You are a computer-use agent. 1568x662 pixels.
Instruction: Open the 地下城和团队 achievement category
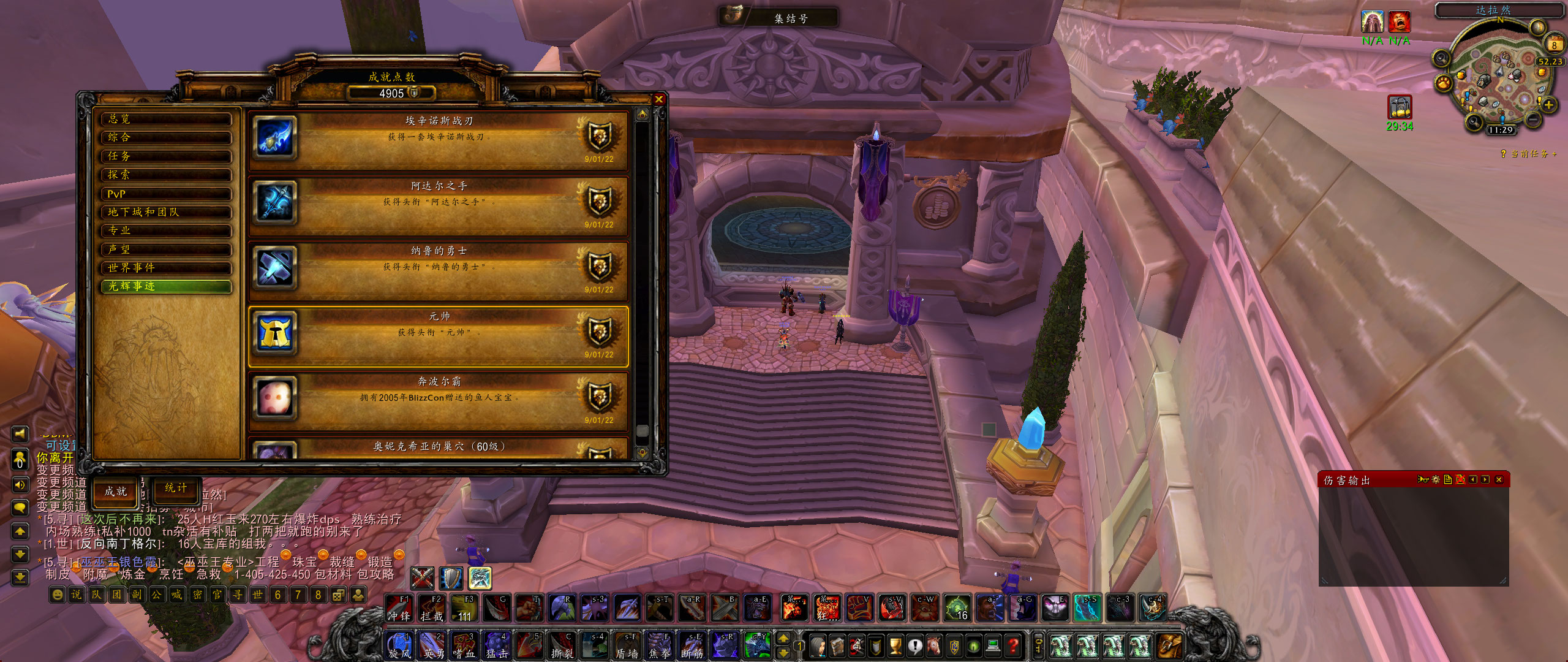tap(166, 212)
